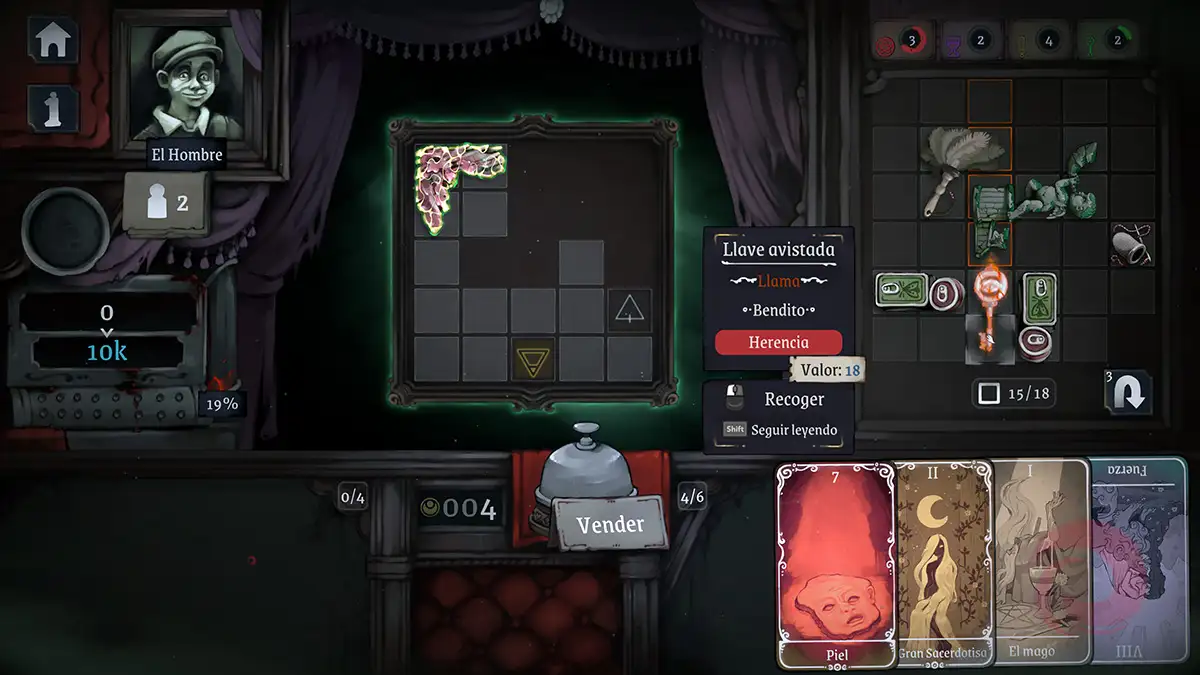Image resolution: width=1200 pixels, height=675 pixels.
Task: Click the red yarn resource counter
Action: (898, 42)
